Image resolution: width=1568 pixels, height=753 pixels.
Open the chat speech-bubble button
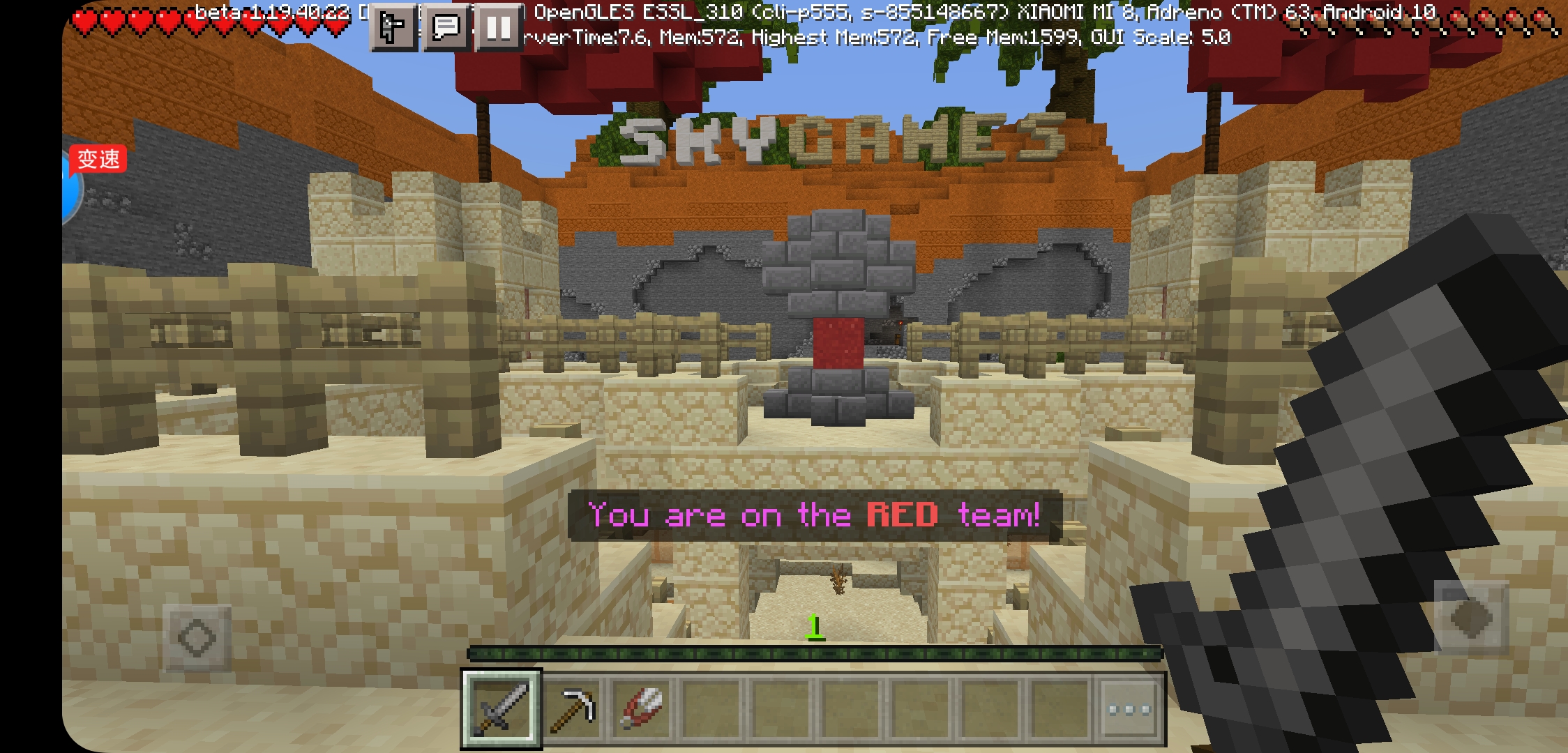(x=446, y=28)
